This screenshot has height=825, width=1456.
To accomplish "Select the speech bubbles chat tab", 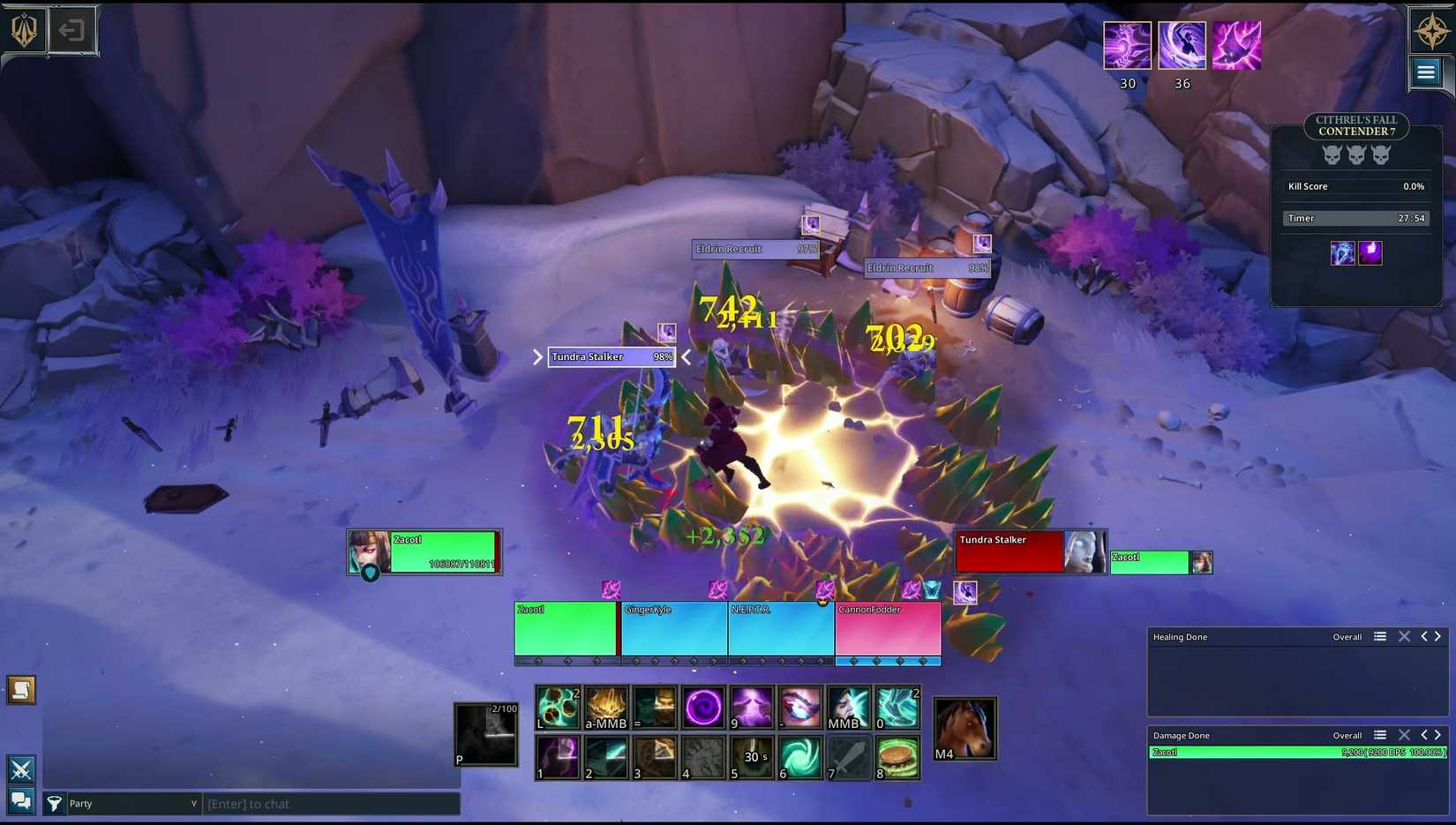I will (x=21, y=801).
